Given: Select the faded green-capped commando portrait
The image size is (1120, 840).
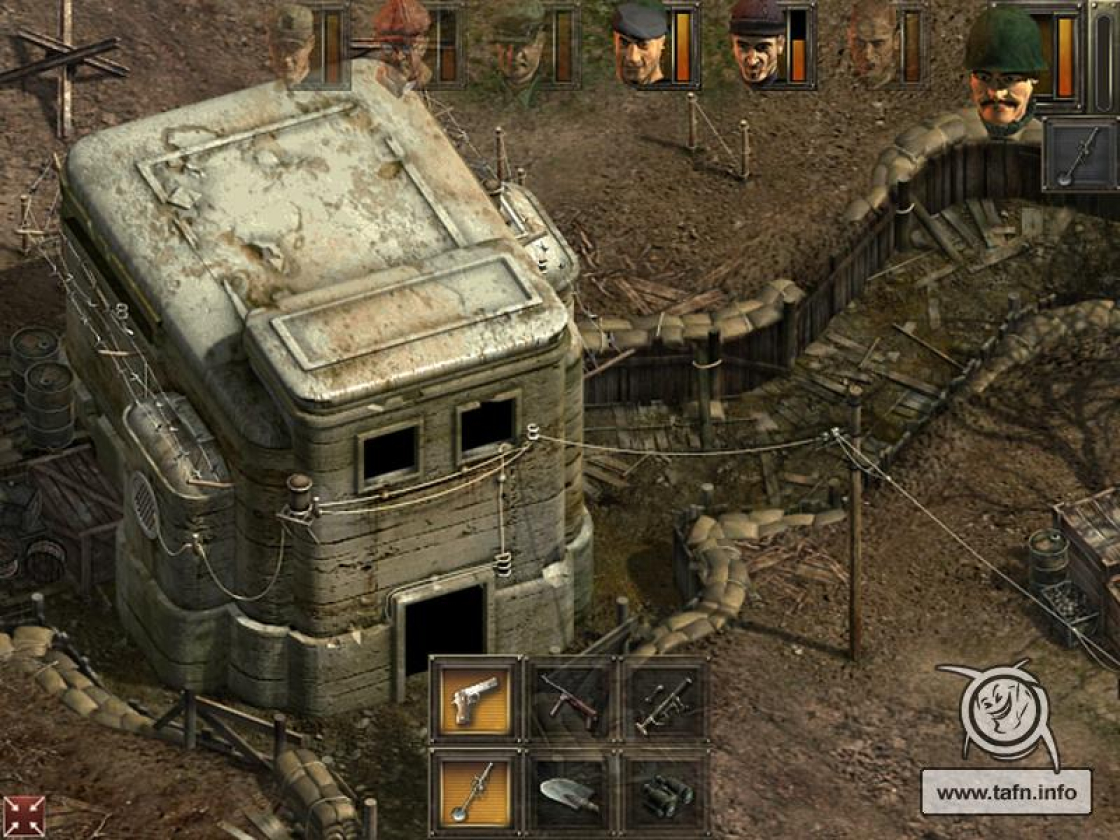Looking at the screenshot, I should pos(520,45).
